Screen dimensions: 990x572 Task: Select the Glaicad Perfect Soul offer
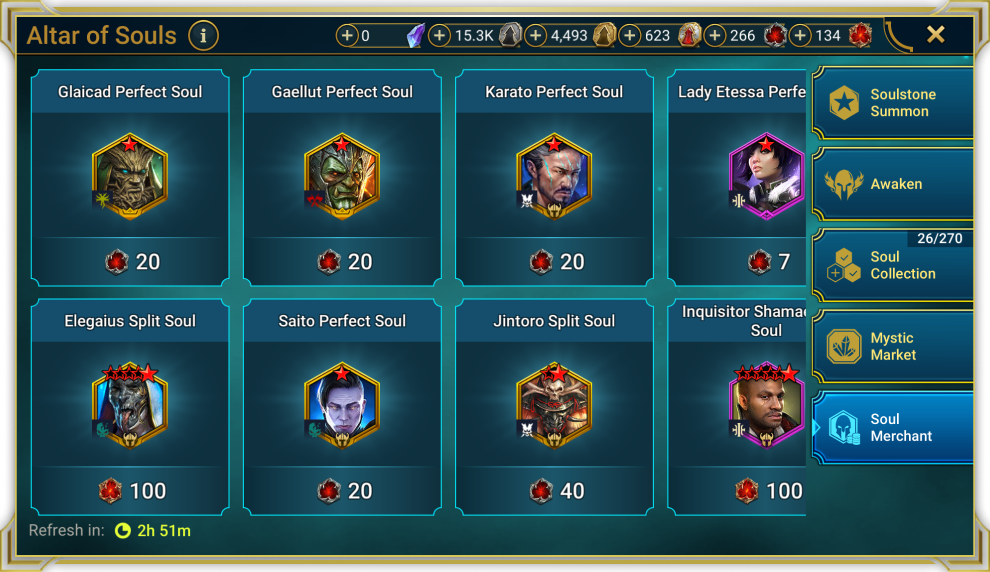130,178
